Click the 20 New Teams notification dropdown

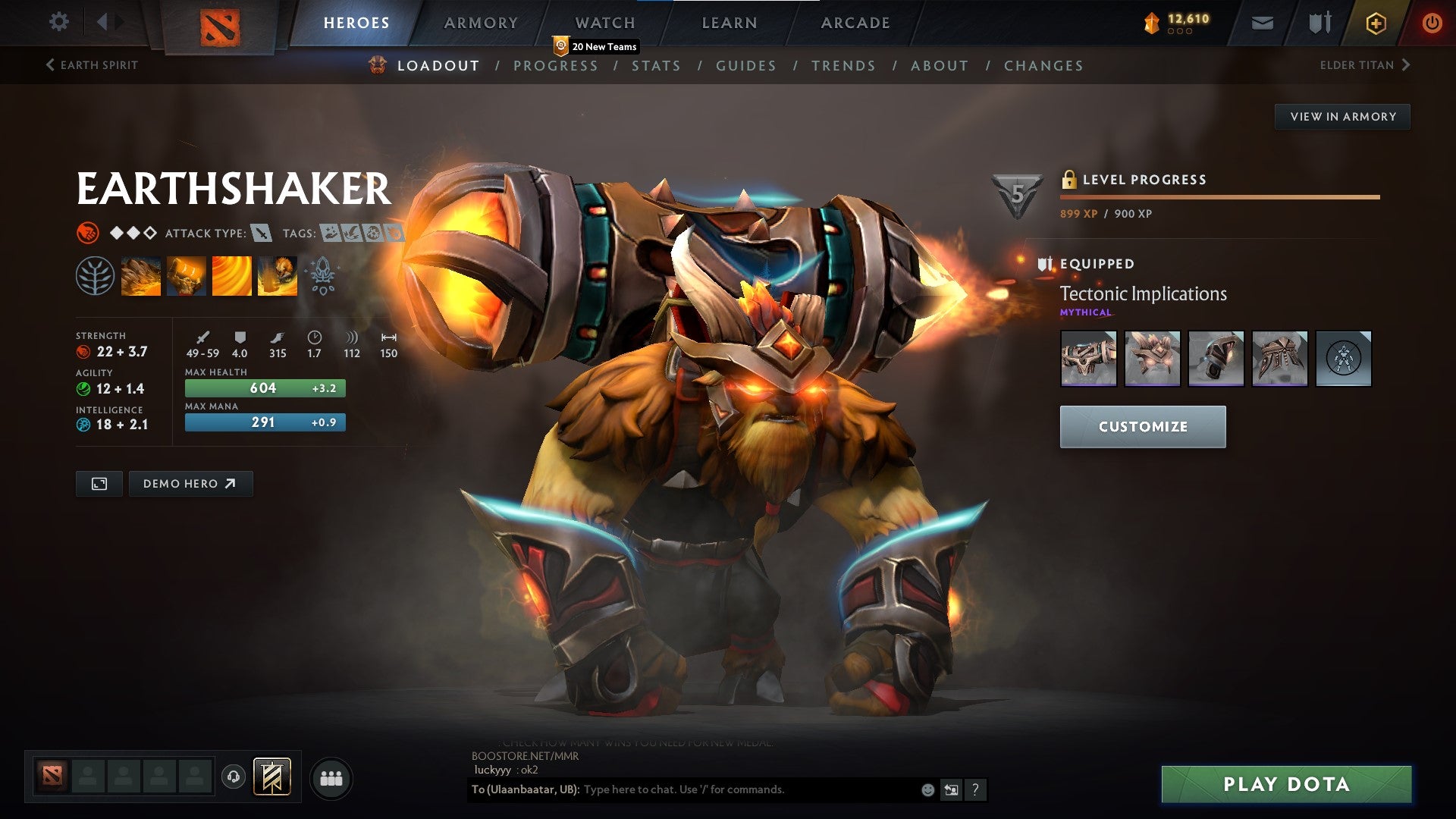coord(596,46)
